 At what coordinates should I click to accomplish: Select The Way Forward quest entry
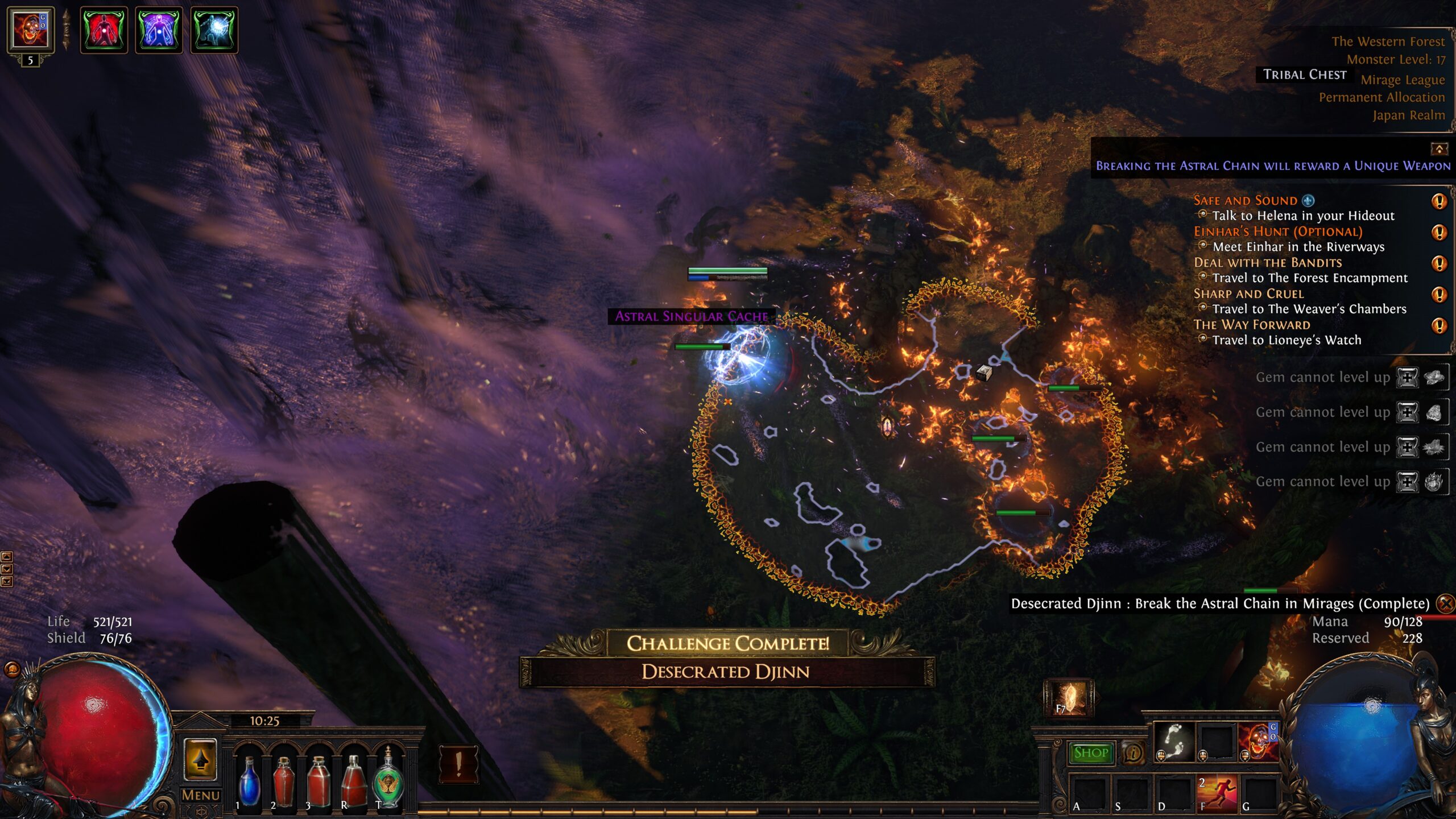tap(1251, 325)
